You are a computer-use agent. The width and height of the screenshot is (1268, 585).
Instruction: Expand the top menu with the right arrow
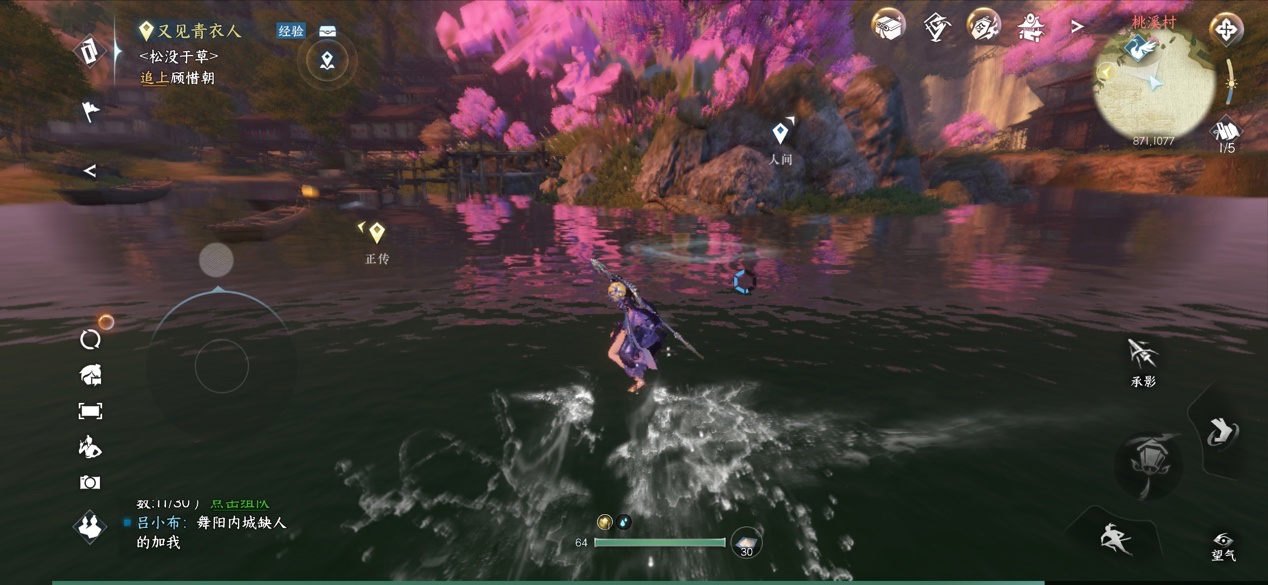pos(1077,27)
